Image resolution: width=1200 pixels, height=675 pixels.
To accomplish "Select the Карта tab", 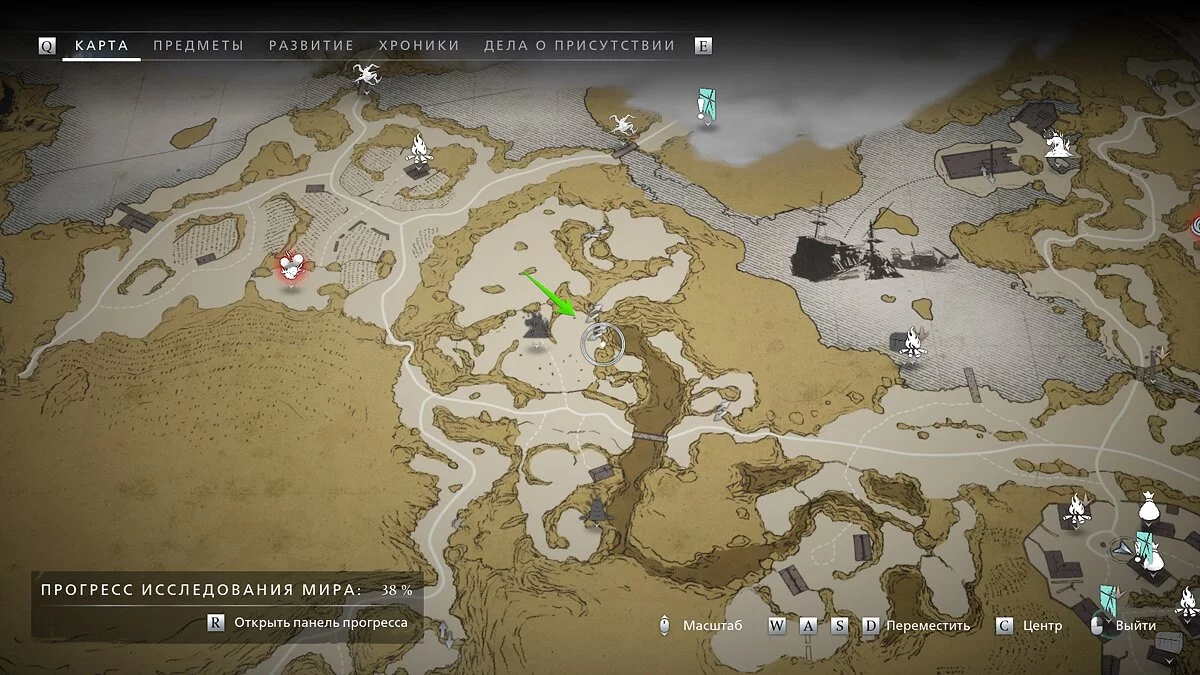I will point(102,46).
